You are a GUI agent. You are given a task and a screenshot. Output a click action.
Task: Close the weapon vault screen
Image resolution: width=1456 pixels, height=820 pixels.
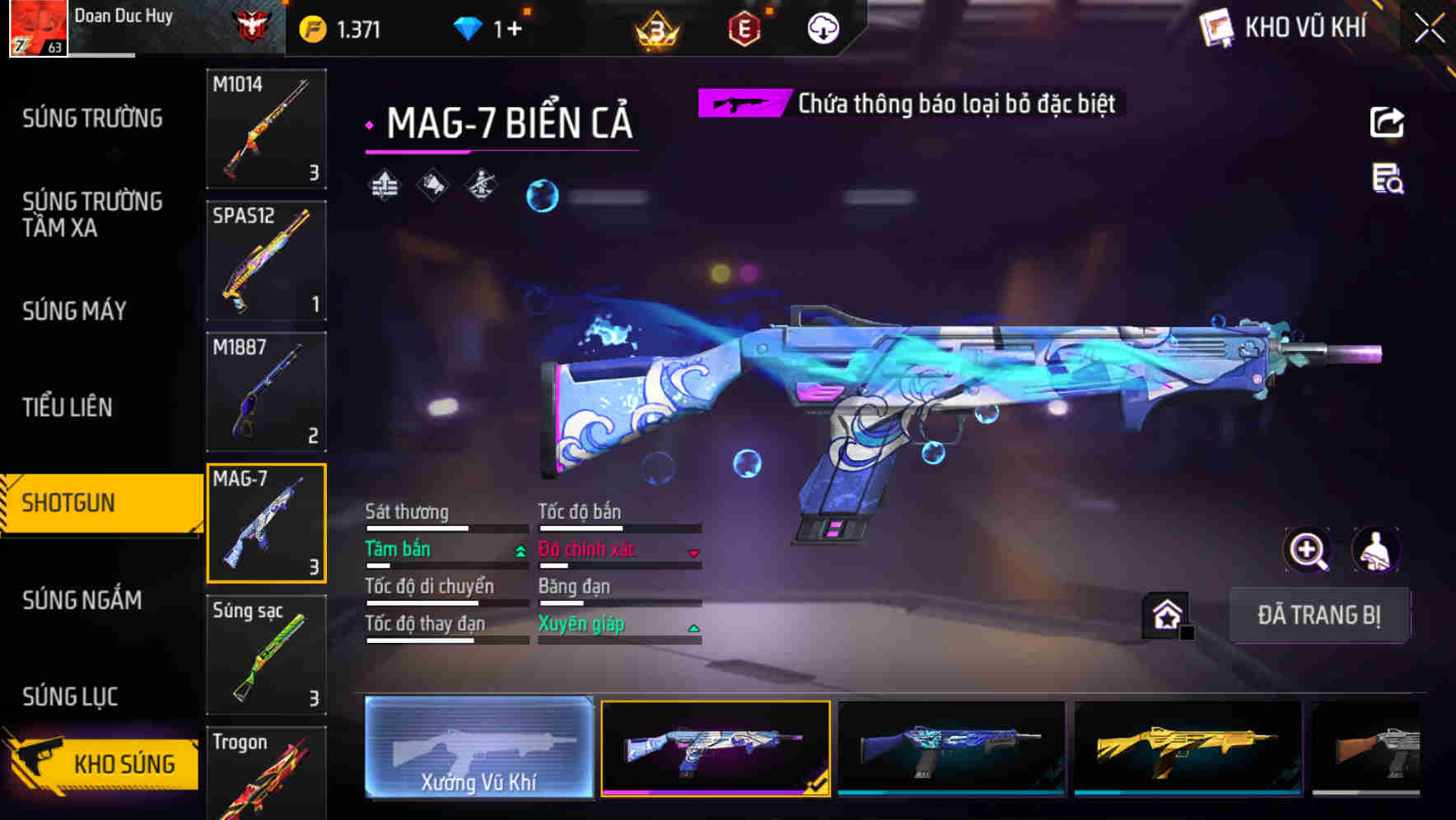coord(1429,29)
